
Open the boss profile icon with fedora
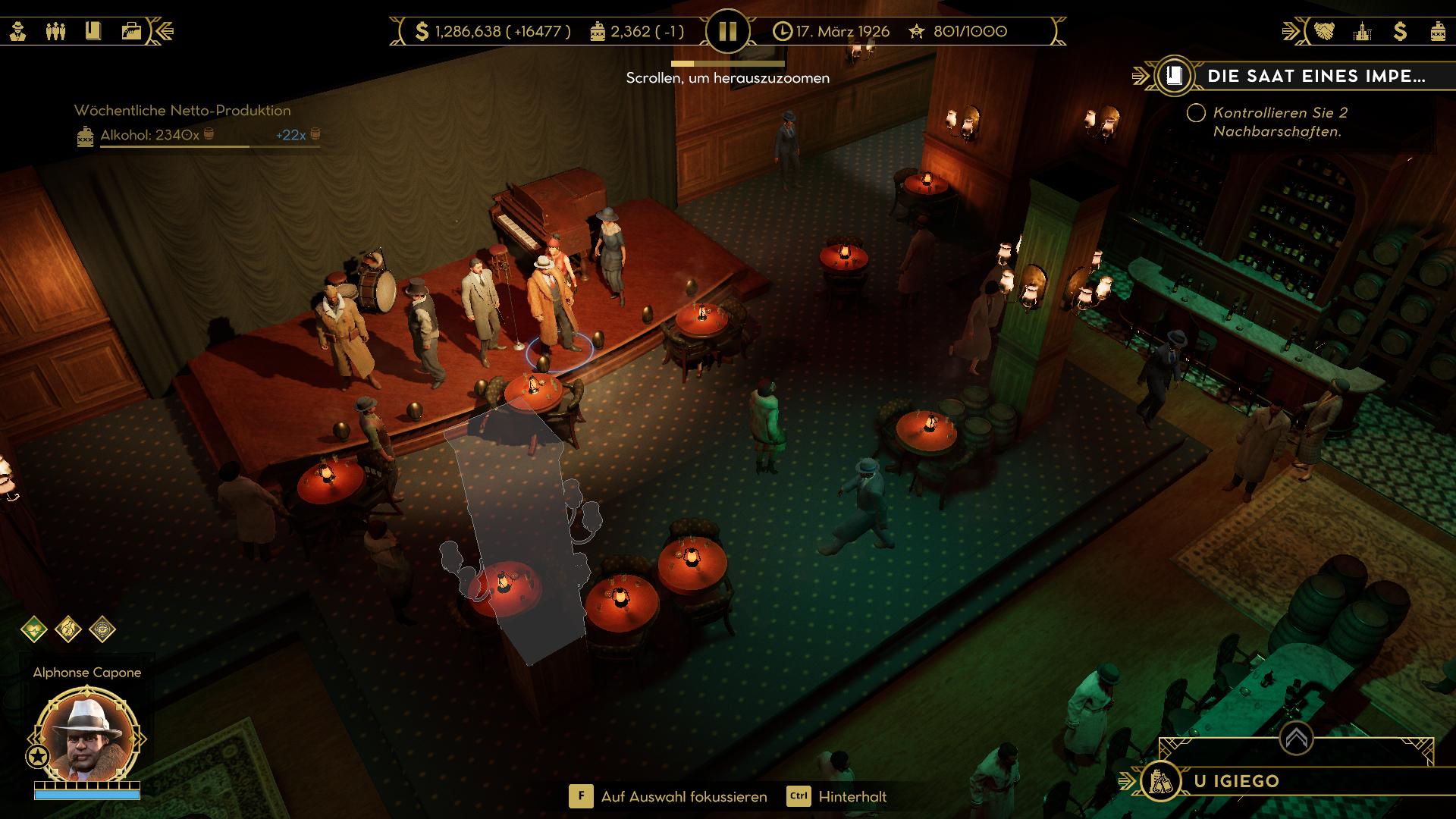[x=18, y=31]
